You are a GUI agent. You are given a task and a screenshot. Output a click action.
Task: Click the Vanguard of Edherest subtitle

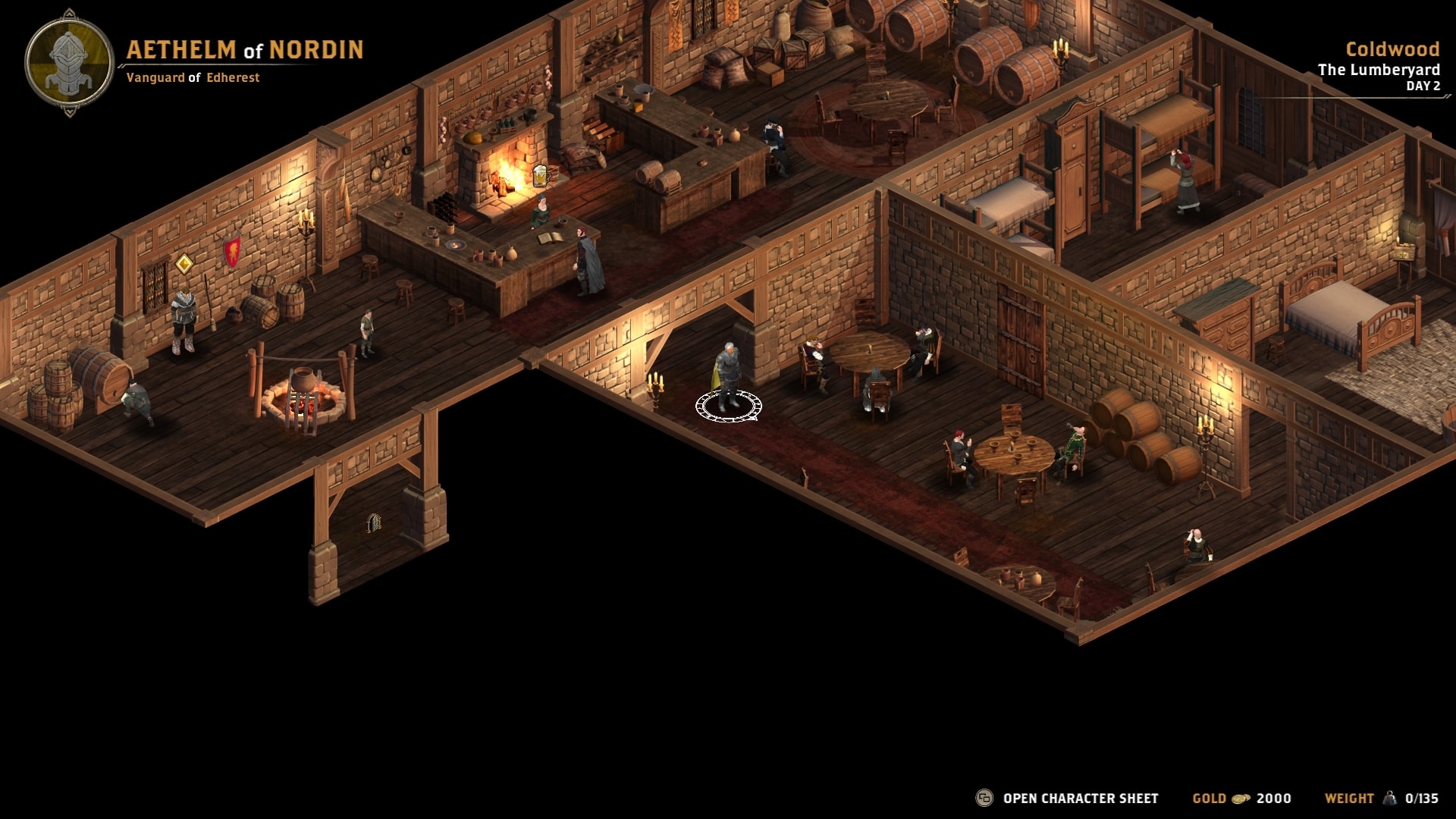pos(193,77)
